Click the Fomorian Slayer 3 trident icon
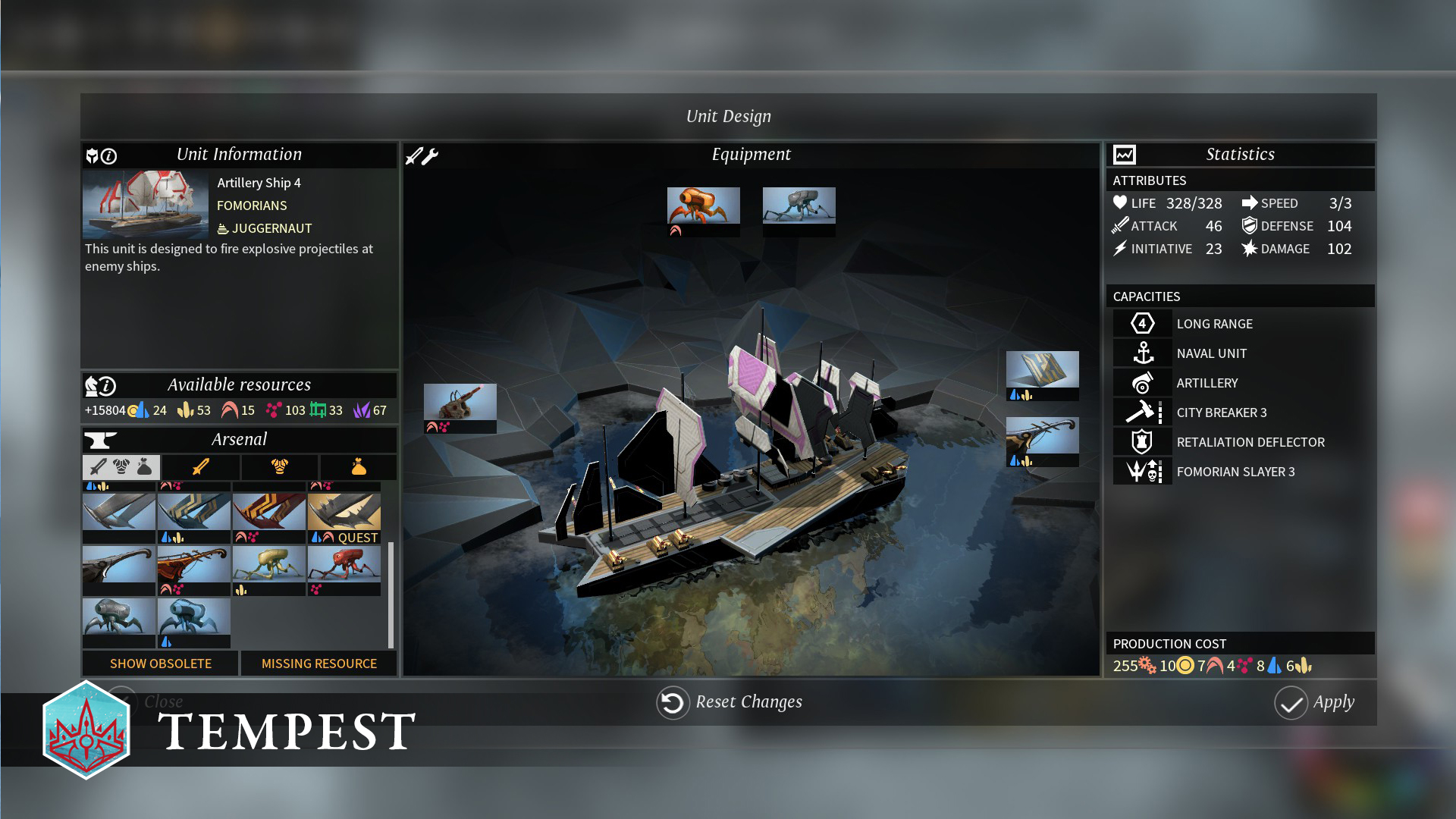 coord(1142,471)
